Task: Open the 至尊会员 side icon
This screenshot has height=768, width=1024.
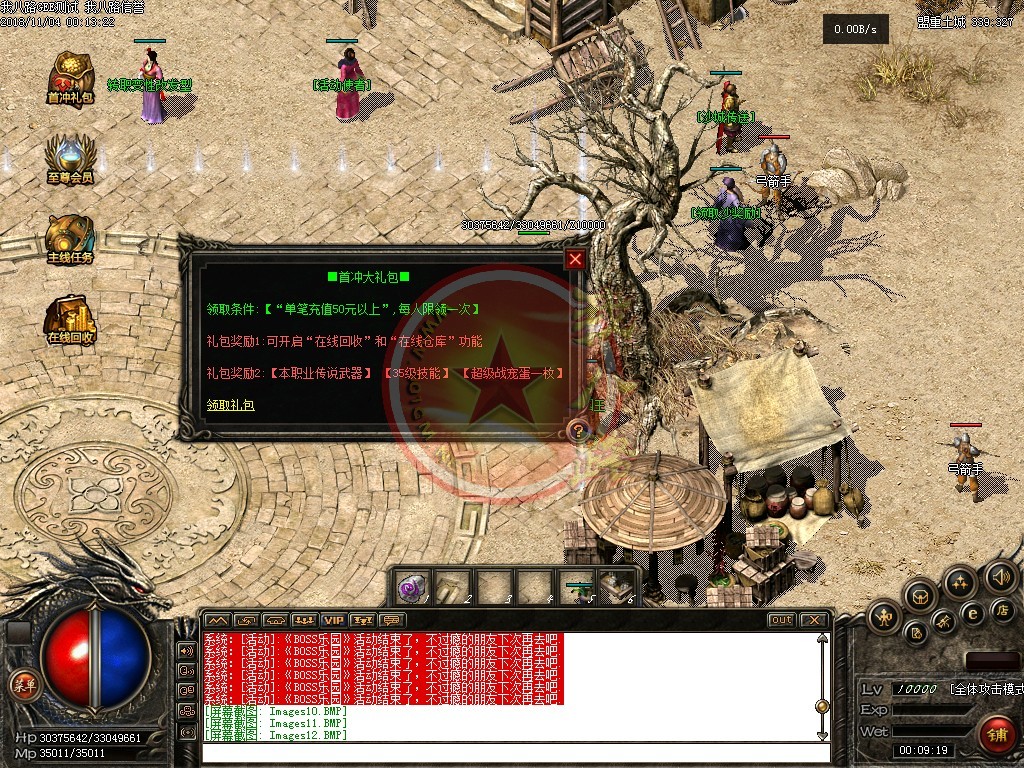Action: (69, 158)
